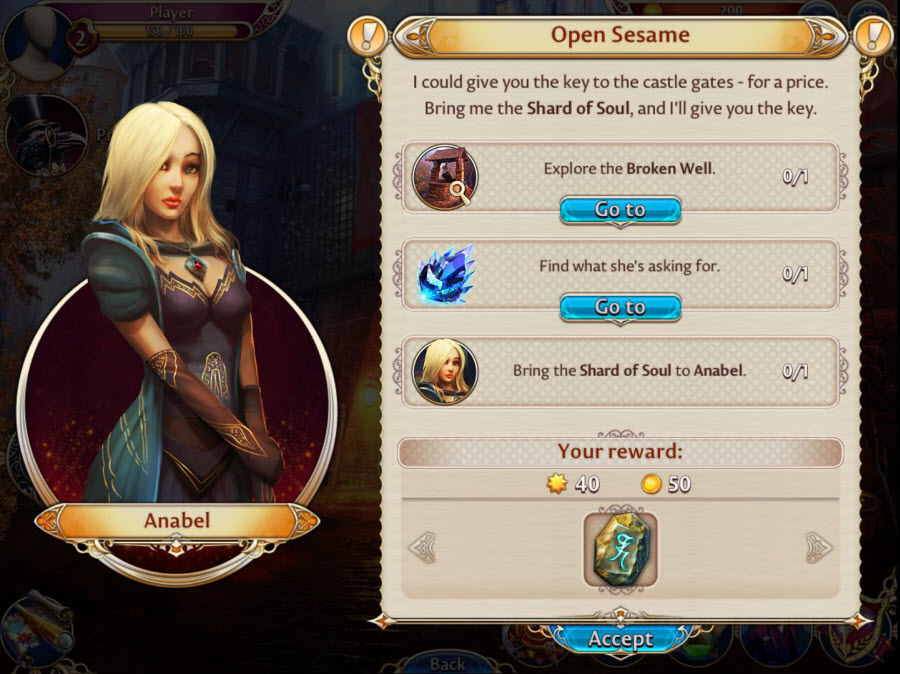Select the rune stone reward item
This screenshot has height=674, width=900.
(620, 549)
